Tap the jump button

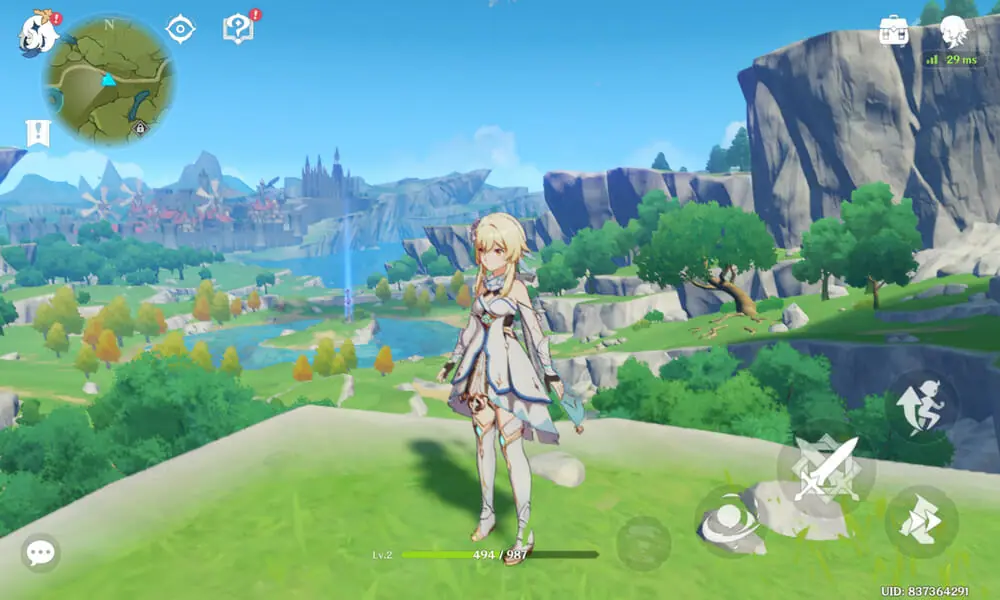click(x=921, y=406)
